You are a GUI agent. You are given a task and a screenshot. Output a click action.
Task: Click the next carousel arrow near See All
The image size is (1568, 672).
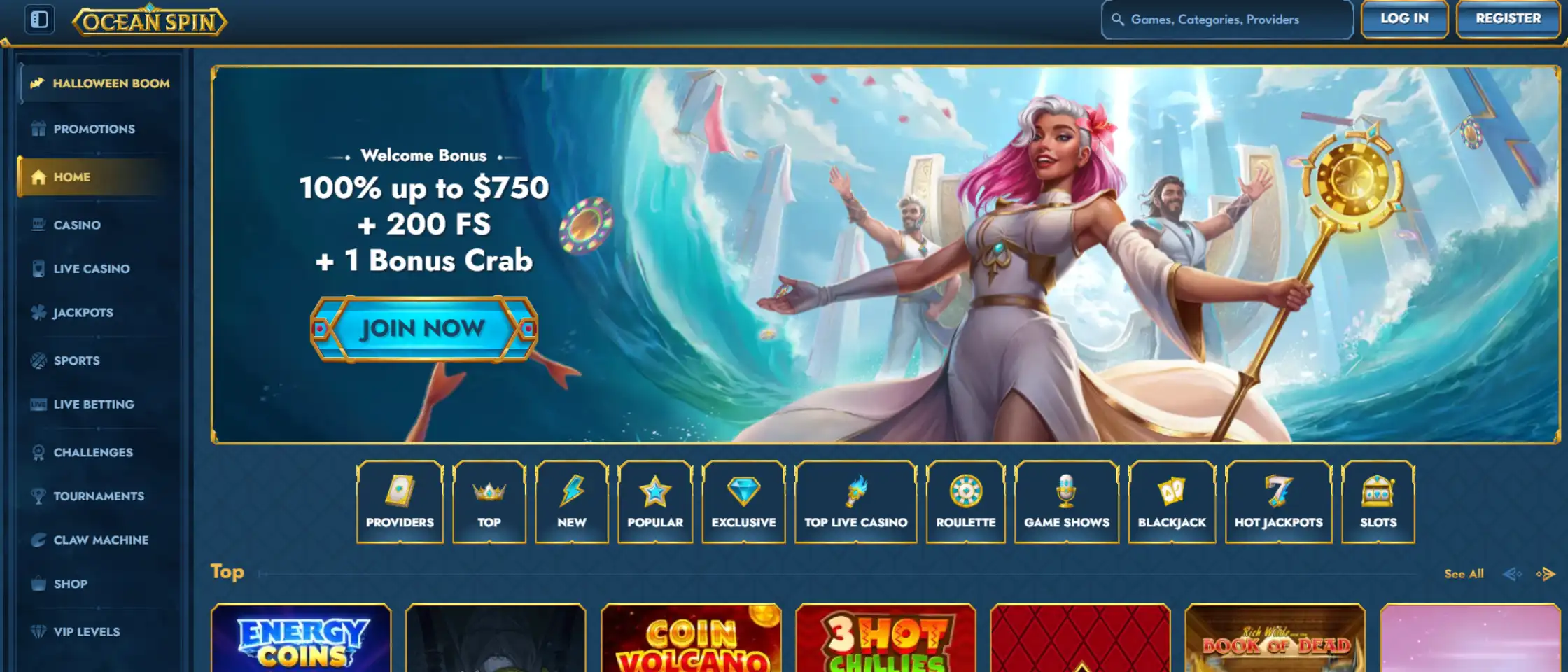pos(1544,573)
